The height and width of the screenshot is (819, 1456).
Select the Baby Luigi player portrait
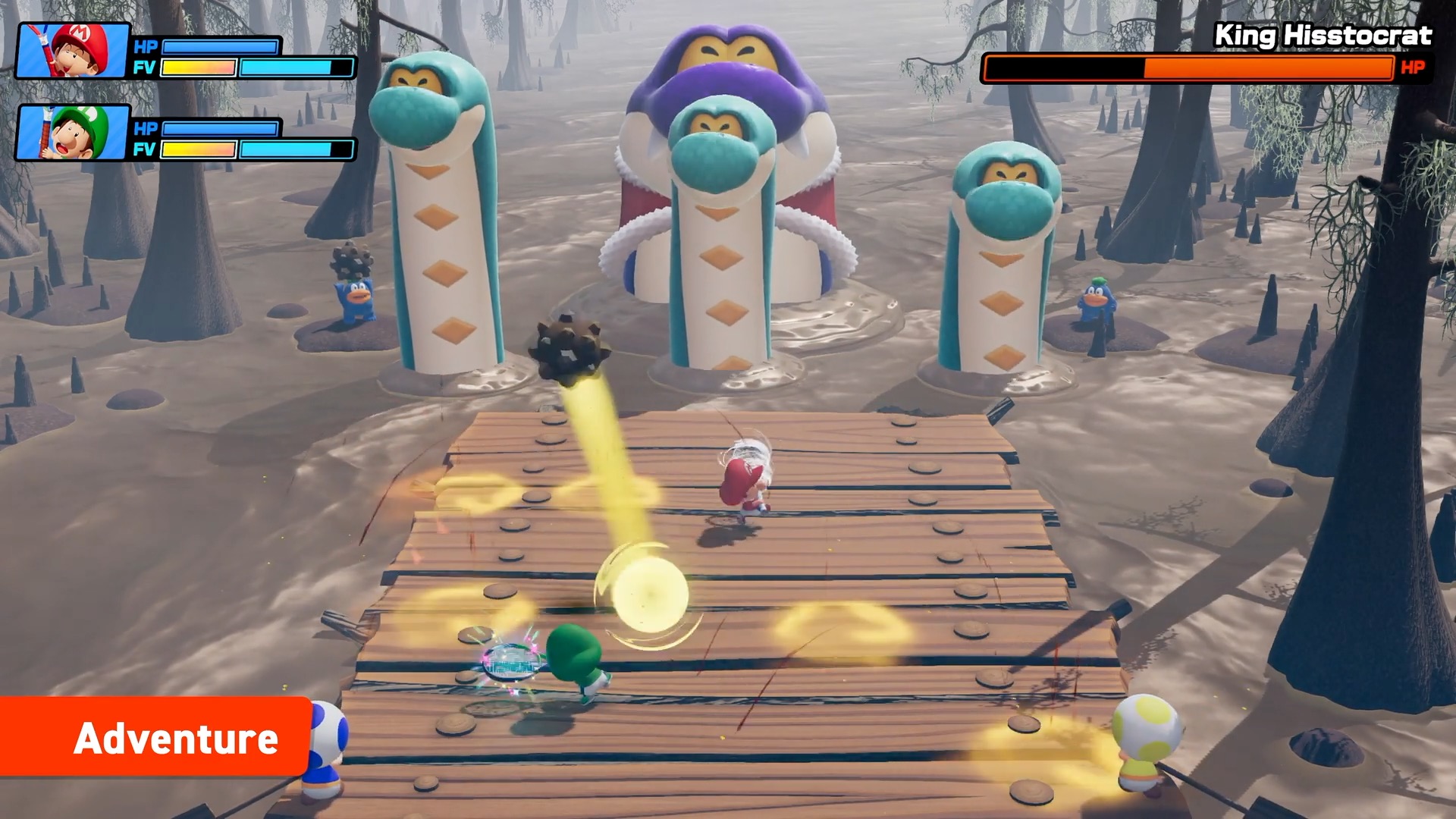pos(73,133)
